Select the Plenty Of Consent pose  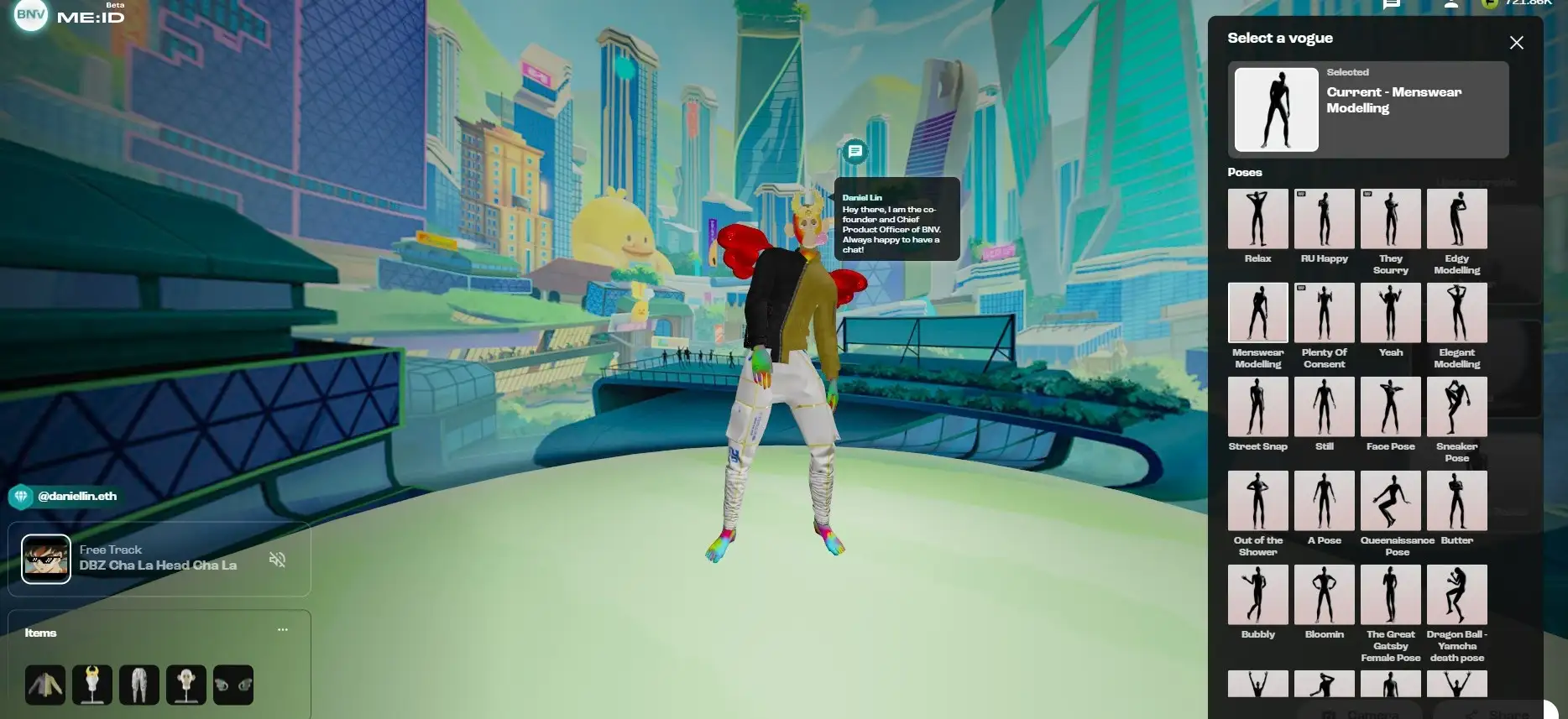(x=1324, y=313)
